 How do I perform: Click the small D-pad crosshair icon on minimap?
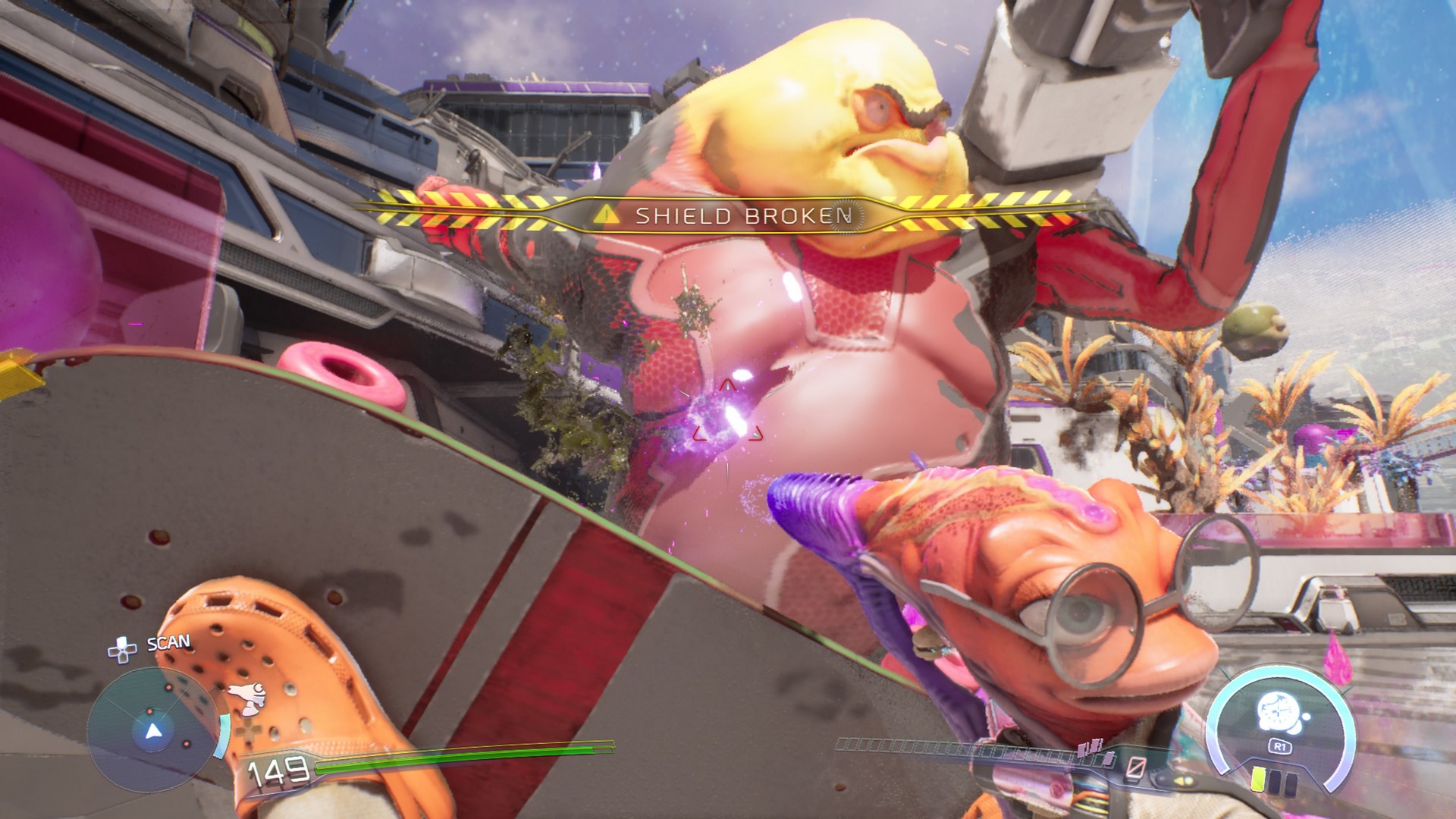[249, 732]
